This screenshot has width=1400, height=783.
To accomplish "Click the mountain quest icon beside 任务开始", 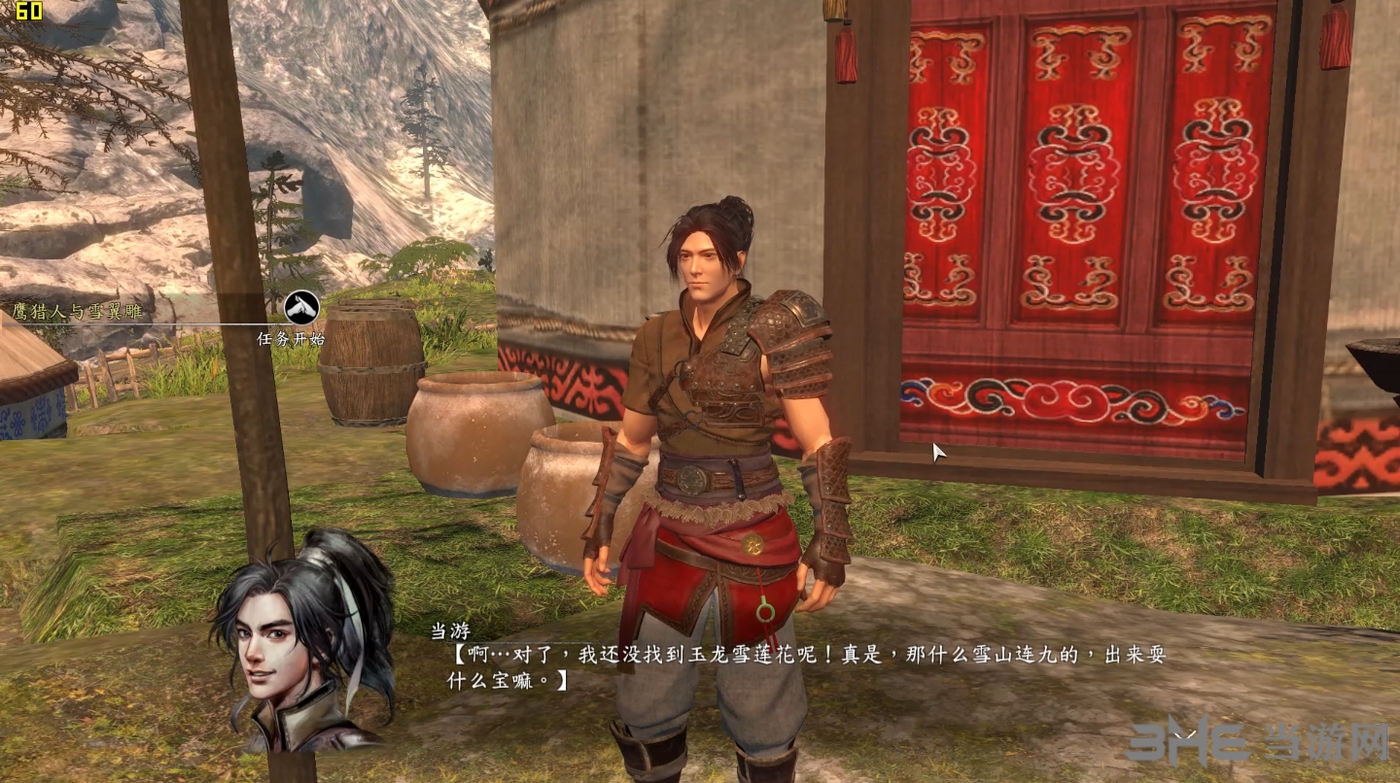I will coord(301,307).
